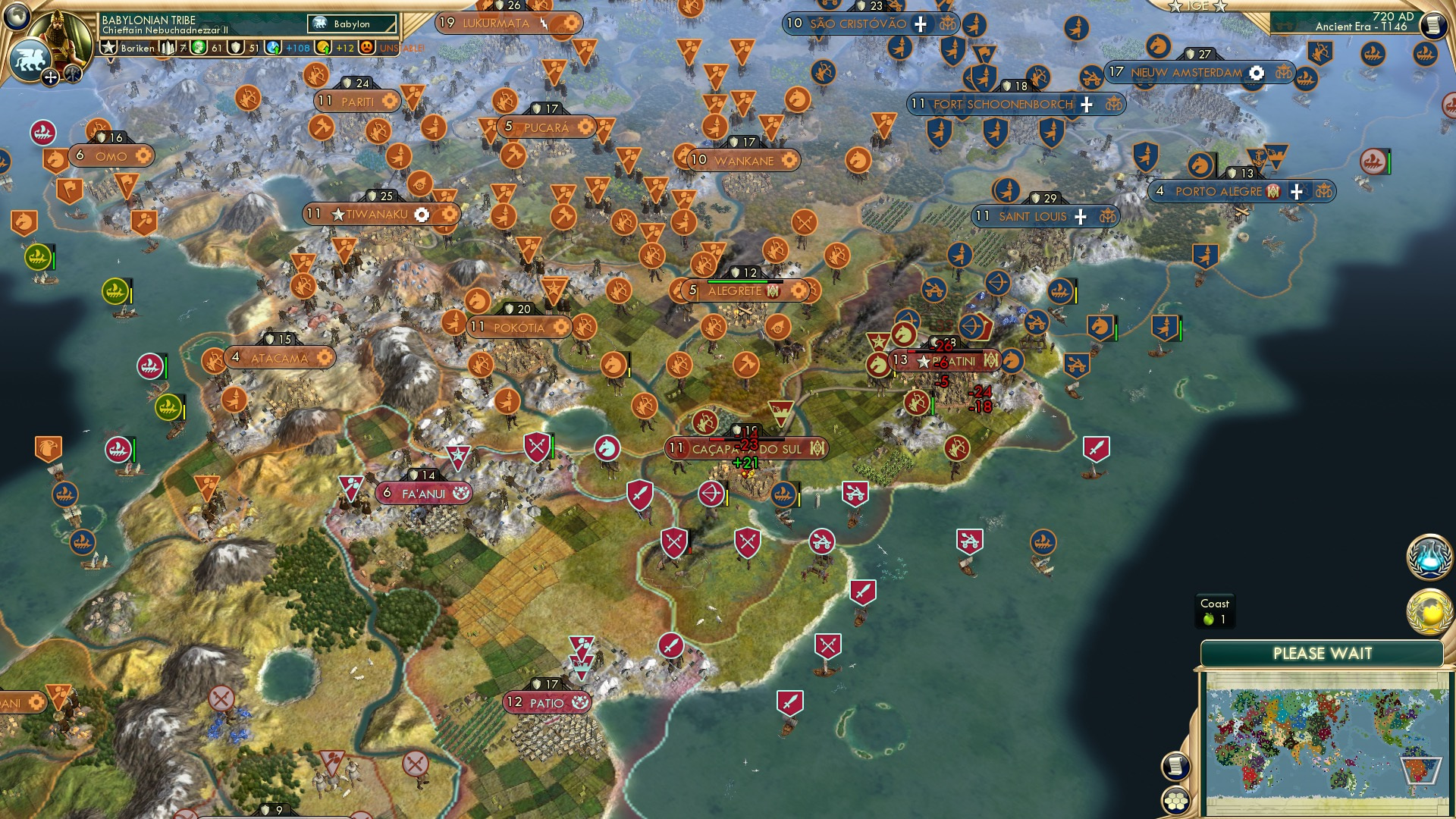Click the green population leaf icon showing 61
The image size is (1456, 819).
pyautogui.click(x=199, y=47)
